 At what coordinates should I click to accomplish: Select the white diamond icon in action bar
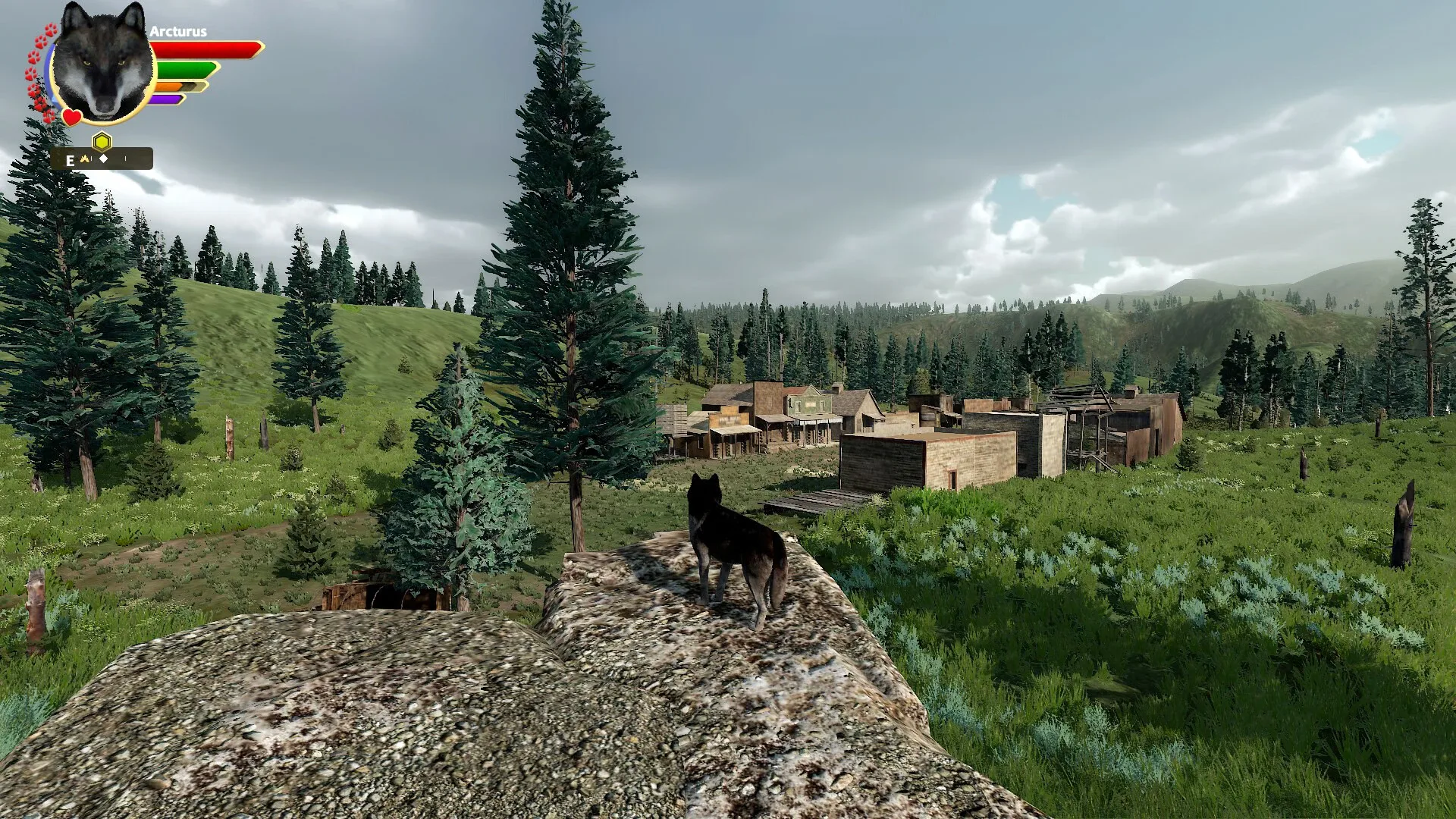104,158
